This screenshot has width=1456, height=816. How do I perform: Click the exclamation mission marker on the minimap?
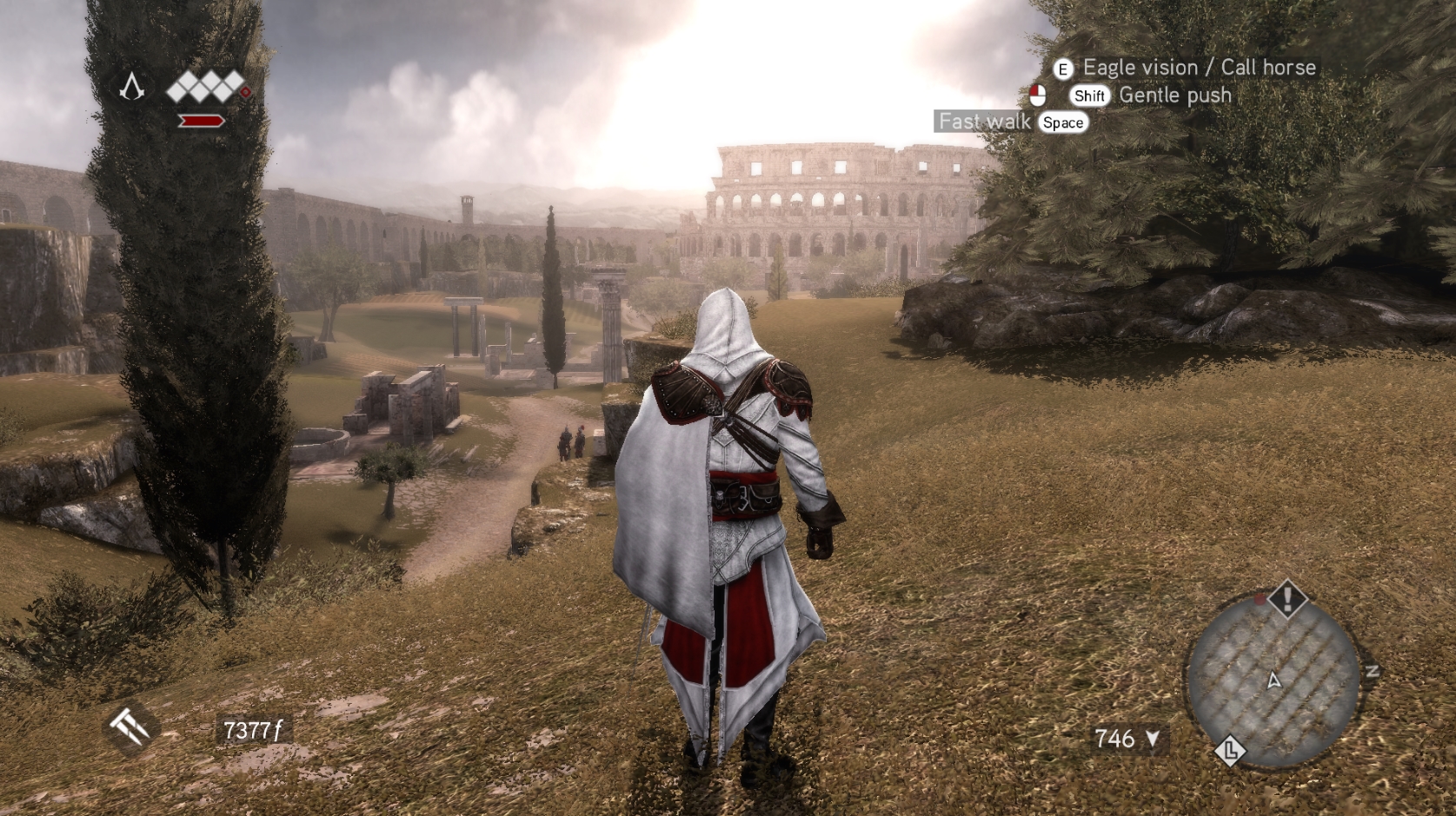(x=1286, y=600)
